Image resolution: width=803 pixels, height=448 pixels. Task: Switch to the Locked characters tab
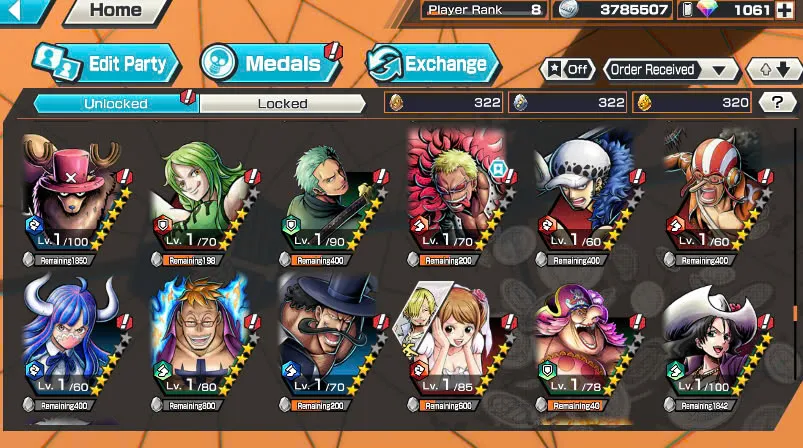point(282,103)
